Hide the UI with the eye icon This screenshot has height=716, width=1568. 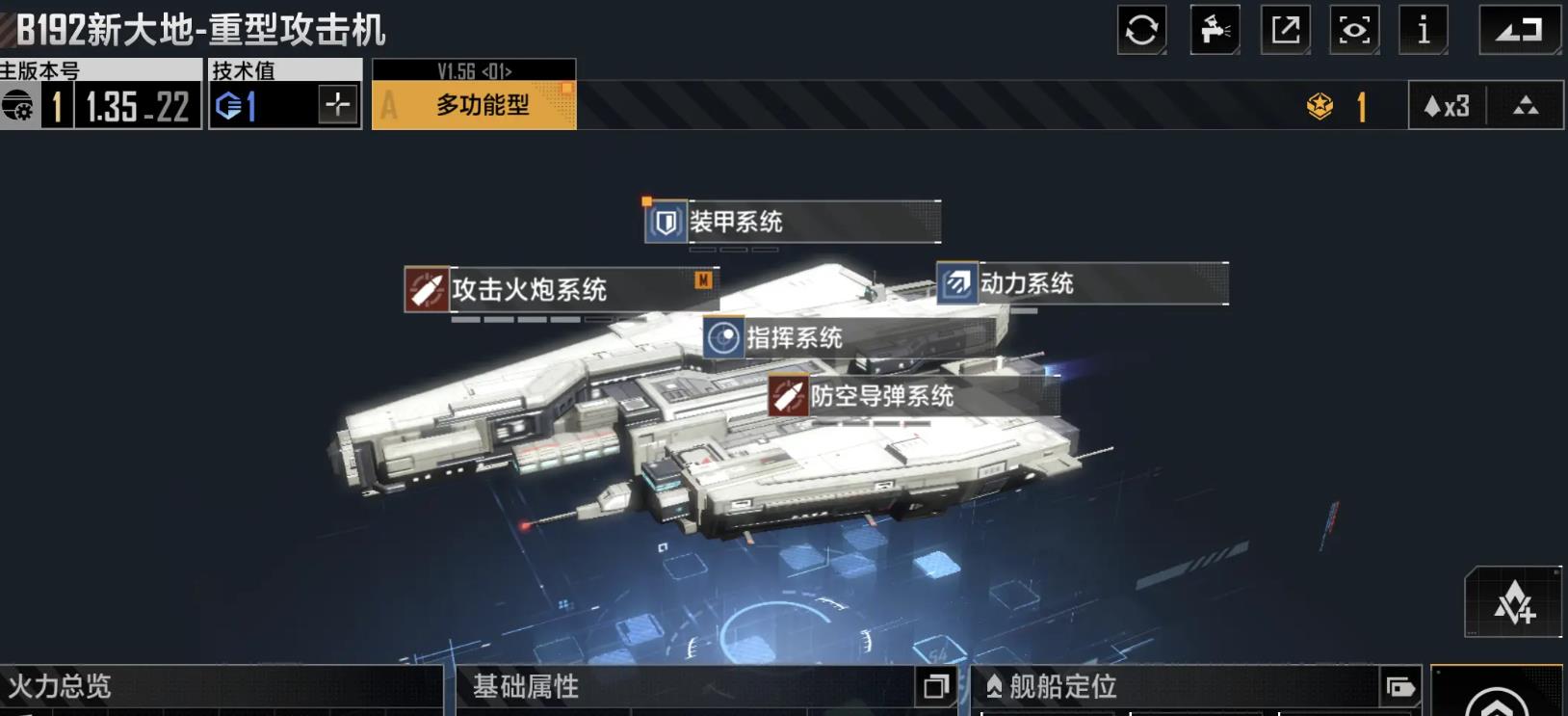(1354, 28)
